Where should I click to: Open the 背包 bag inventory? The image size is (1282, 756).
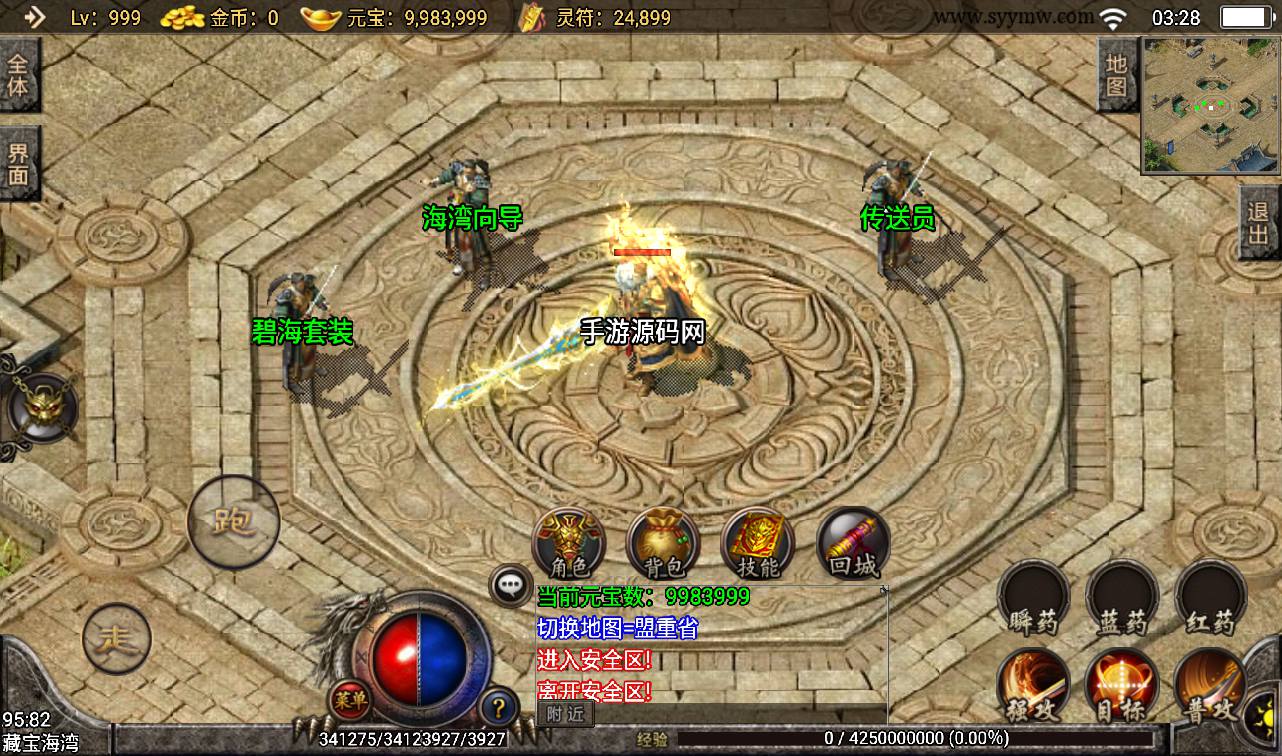663,544
